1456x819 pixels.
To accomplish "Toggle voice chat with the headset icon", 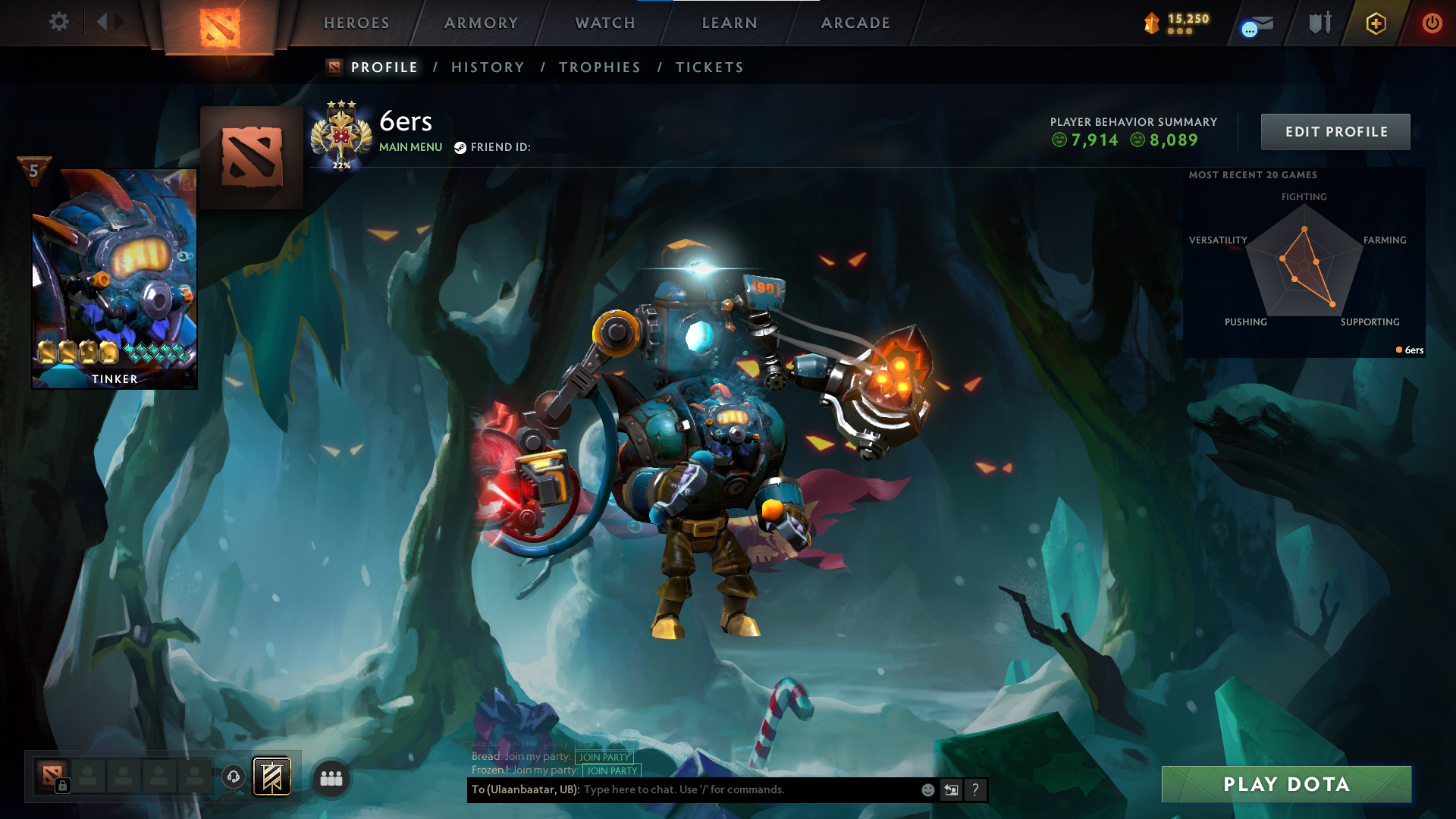I will (x=233, y=777).
